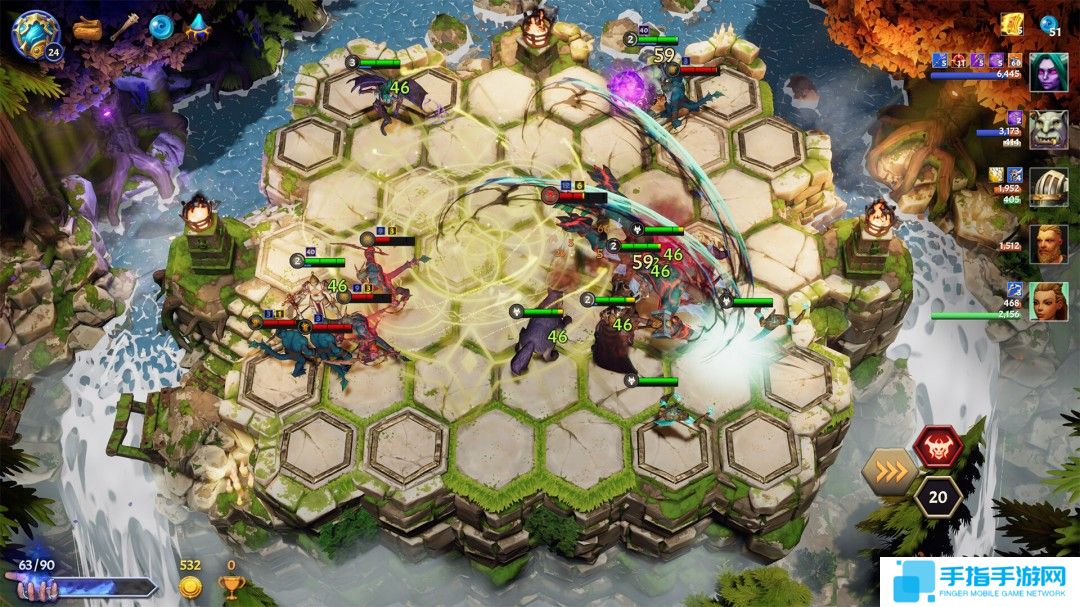The height and width of the screenshot is (607, 1080).
Task: Select the wooden log item icon
Action: point(88,28)
